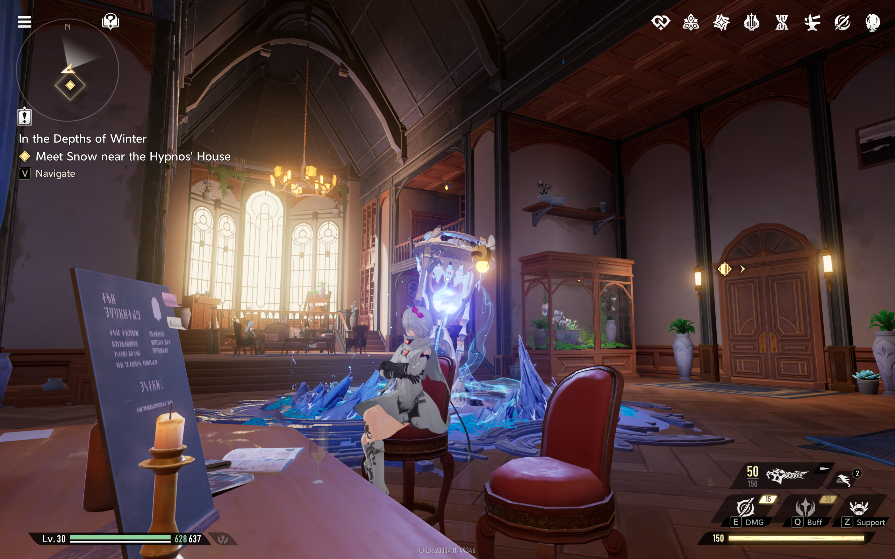Screen dimensions: 895x559
Task: Select the Meet Snow quest objective
Action: [132, 156]
